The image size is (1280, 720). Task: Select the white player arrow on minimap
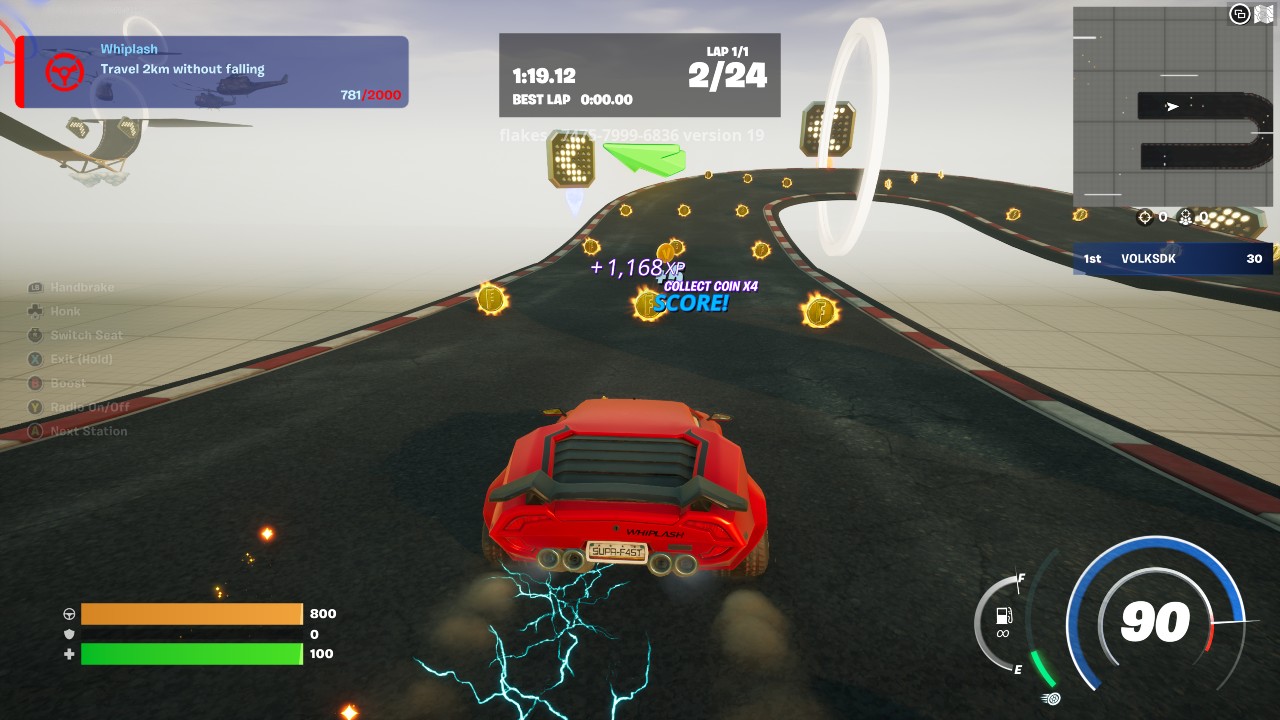point(1172,107)
